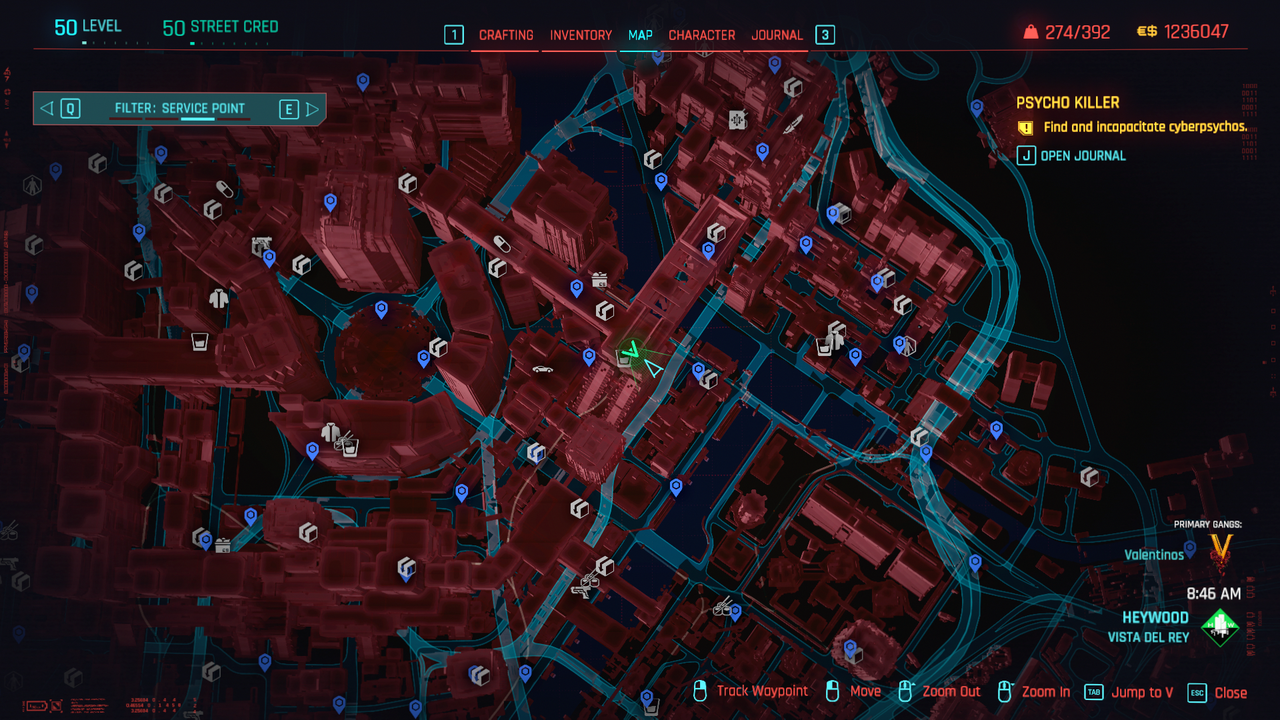Choose Track Waypoint in the bottom bar
1280x720 pixels.
pos(762,692)
